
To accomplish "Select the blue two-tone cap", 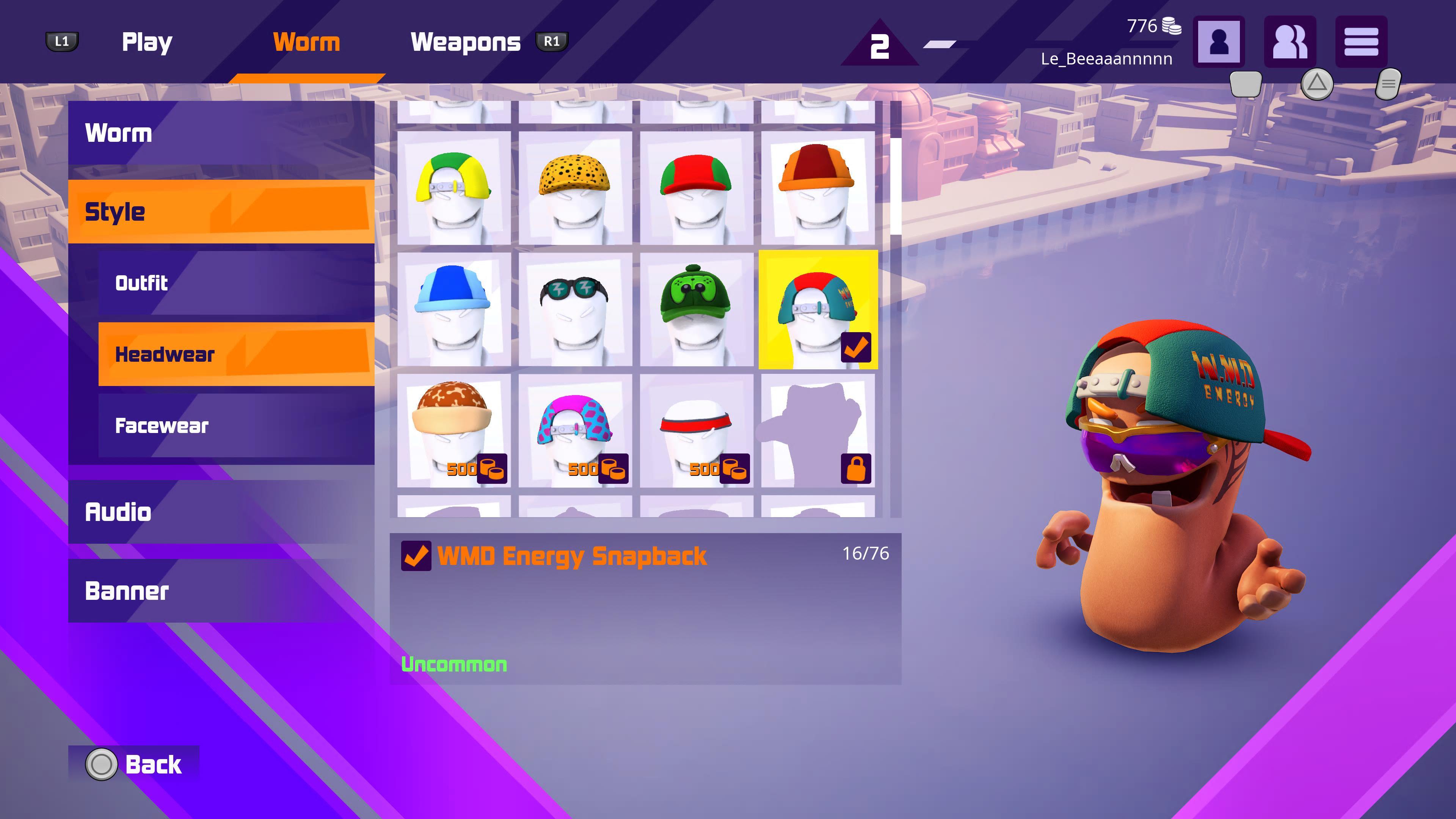I will click(454, 309).
